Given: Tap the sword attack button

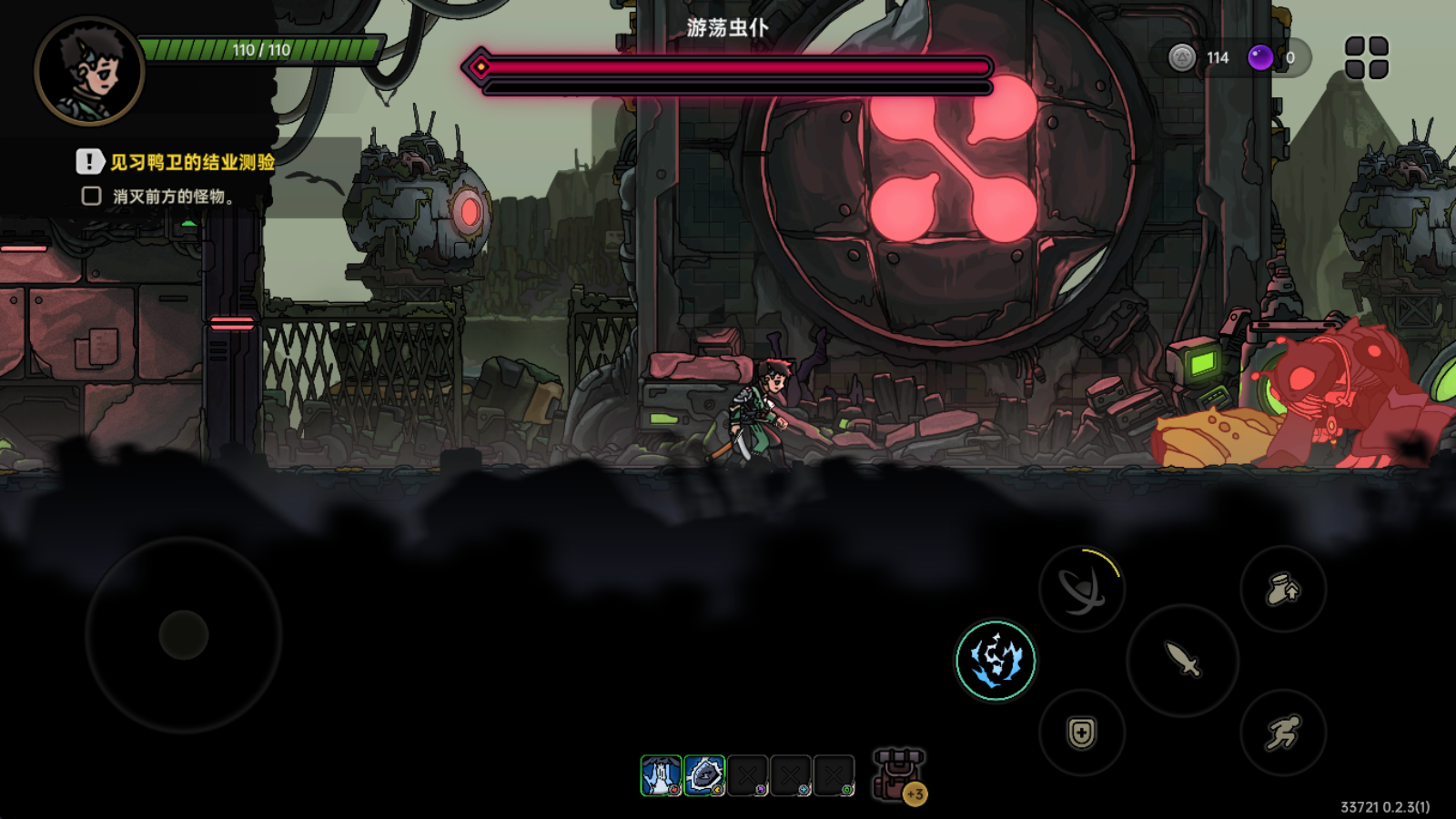Looking at the screenshot, I should click(x=1182, y=660).
